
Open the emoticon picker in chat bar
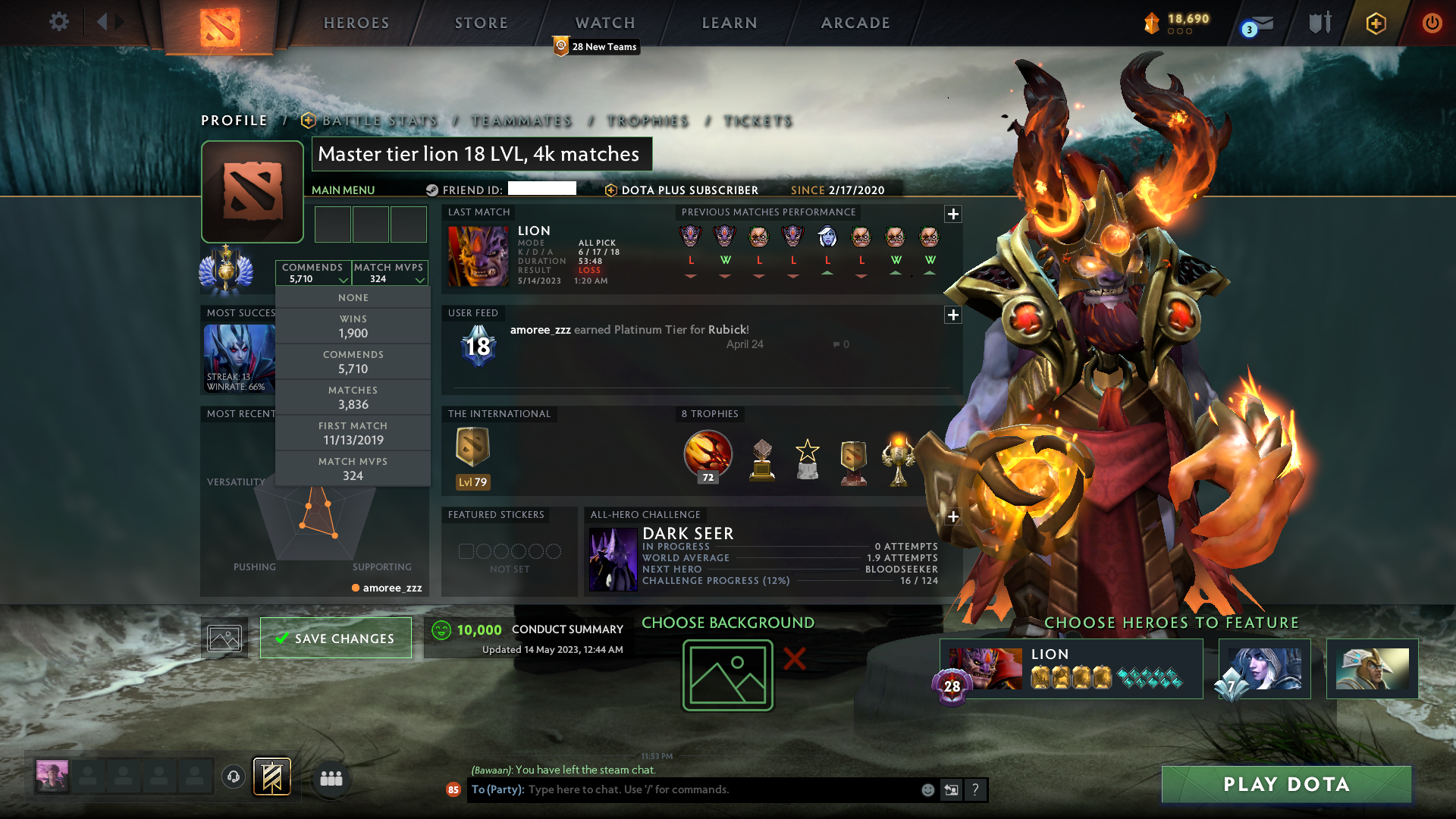927,789
